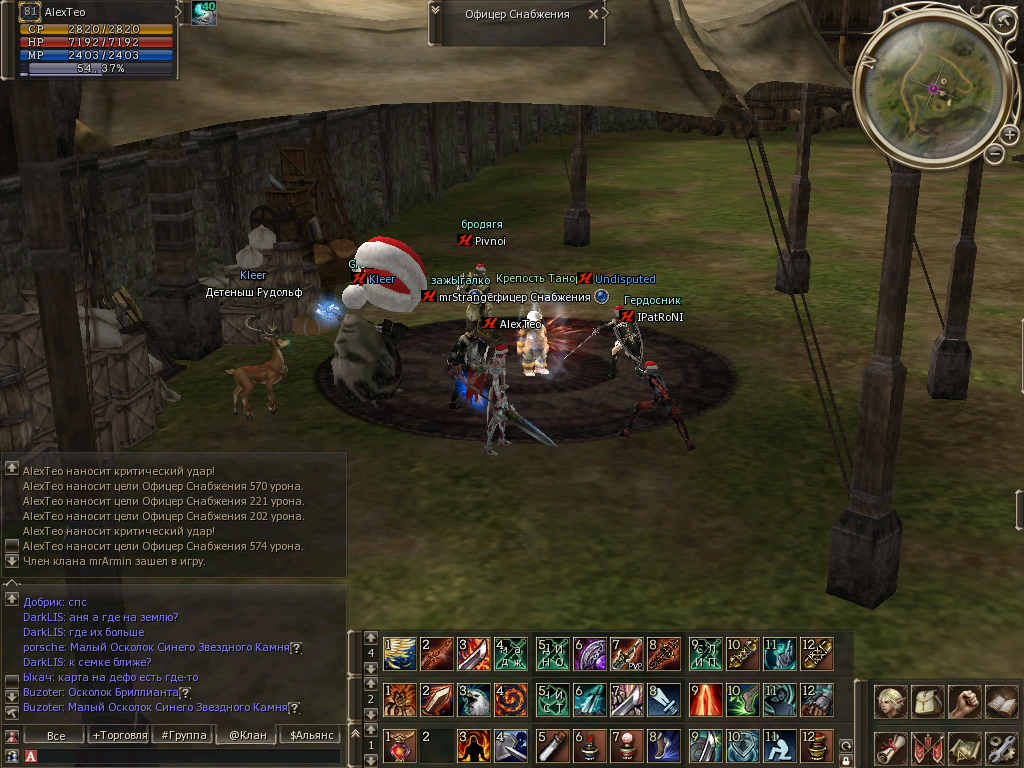The width and height of the screenshot is (1024, 768).
Task: Close the Офицер Снабжения target window
Action: click(594, 14)
